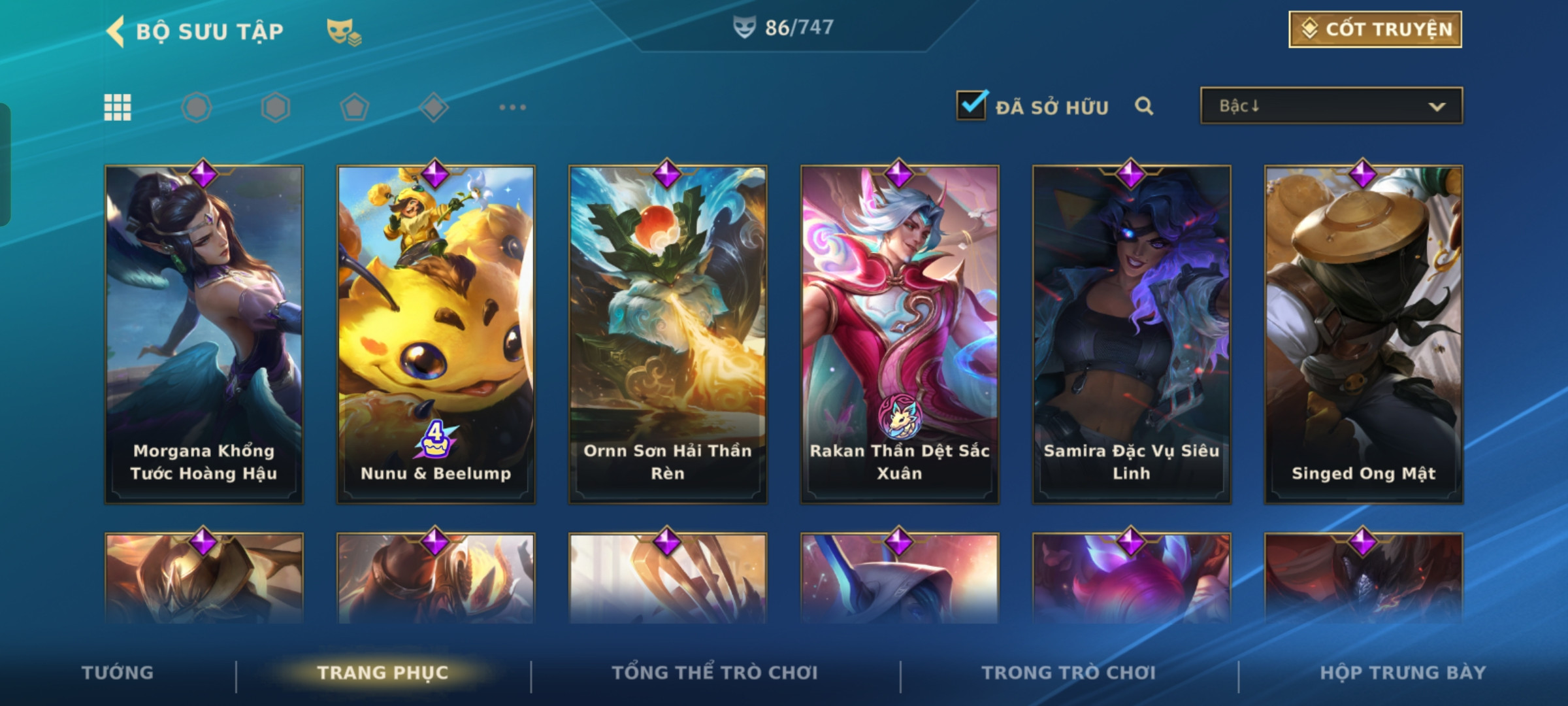
Task: Open the golden mask skin shop icon
Action: 344,31
